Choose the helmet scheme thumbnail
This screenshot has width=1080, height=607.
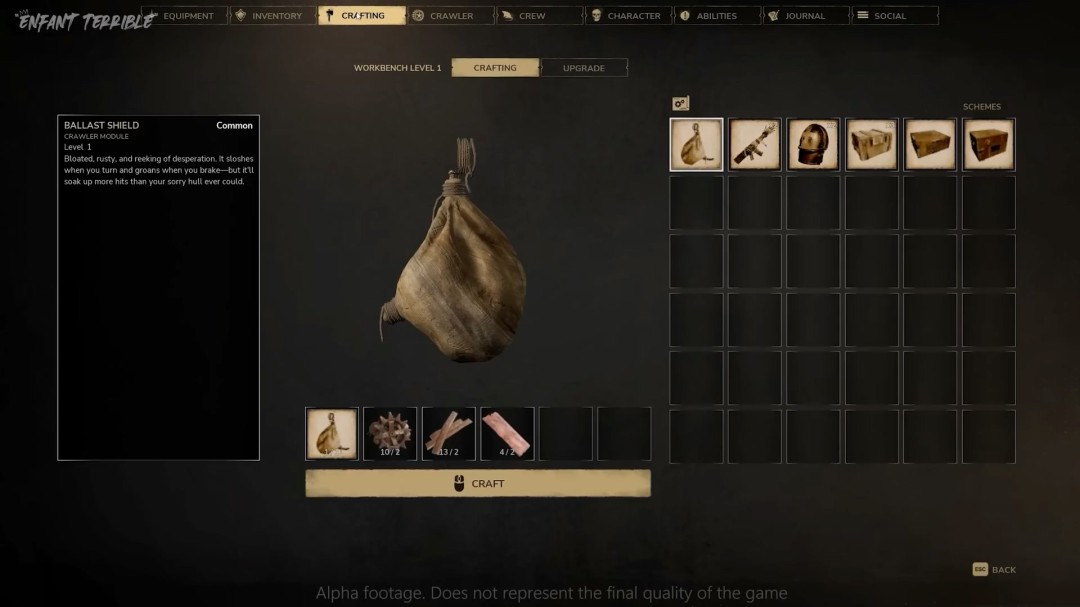pyautogui.click(x=813, y=145)
